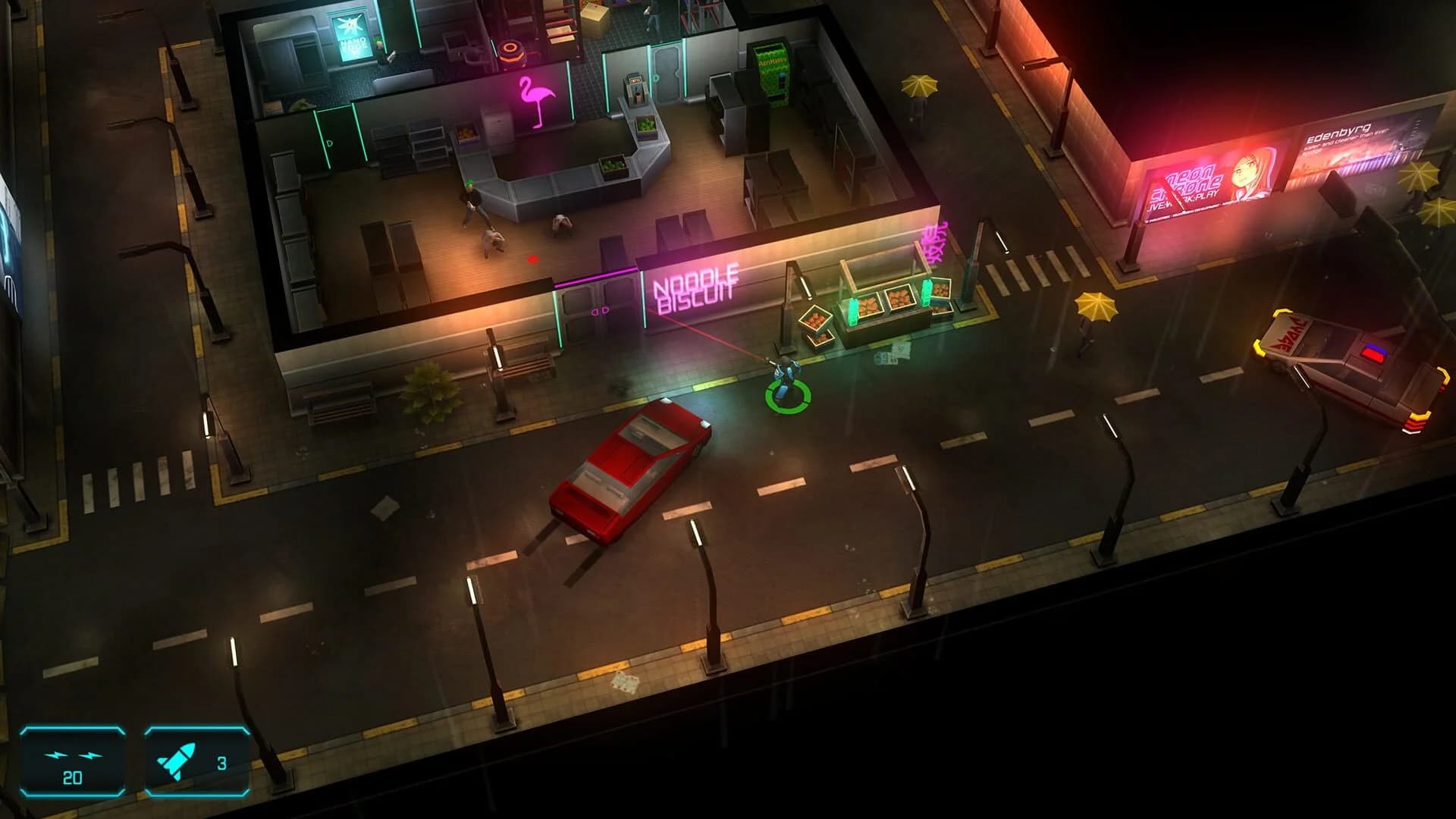Screen dimensions: 1456x819
Task: Click the red car parked on the street
Action: point(629,466)
